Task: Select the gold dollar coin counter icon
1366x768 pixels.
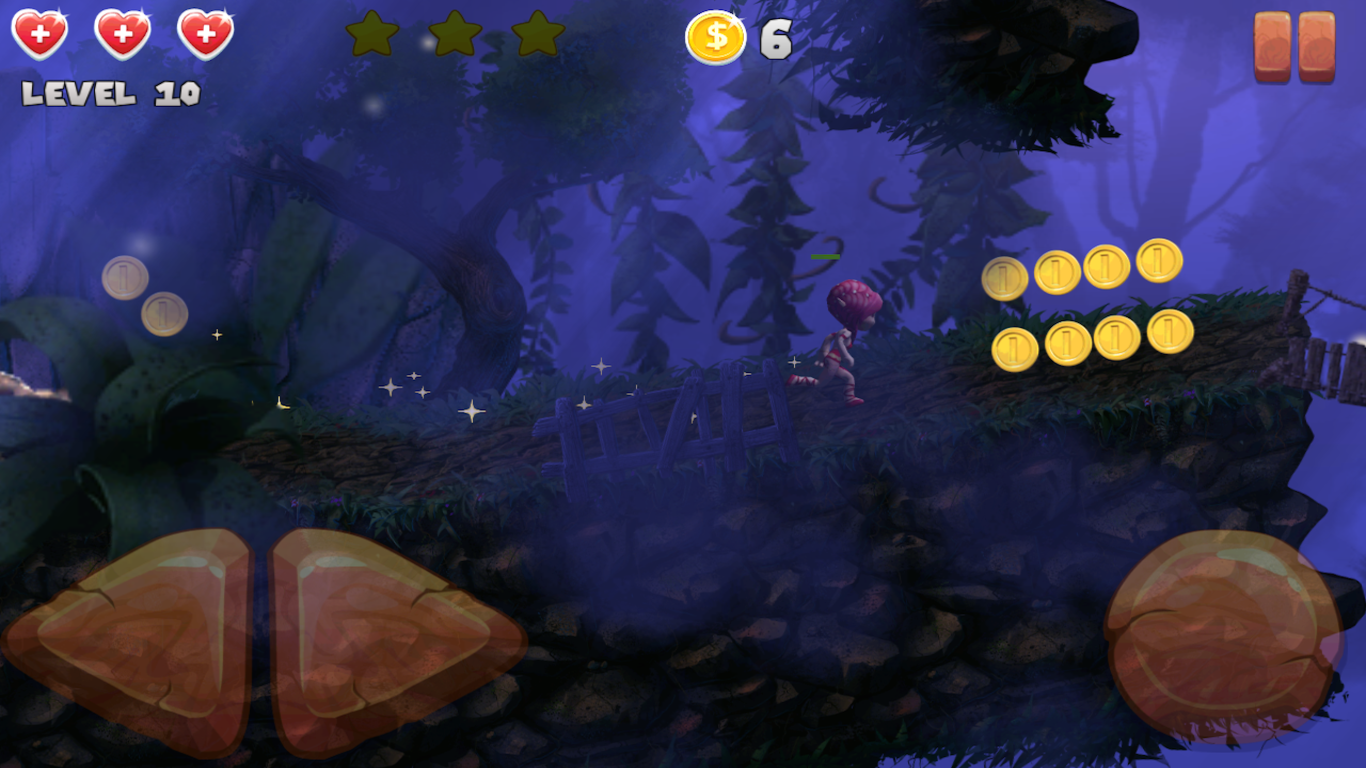Action: (716, 38)
